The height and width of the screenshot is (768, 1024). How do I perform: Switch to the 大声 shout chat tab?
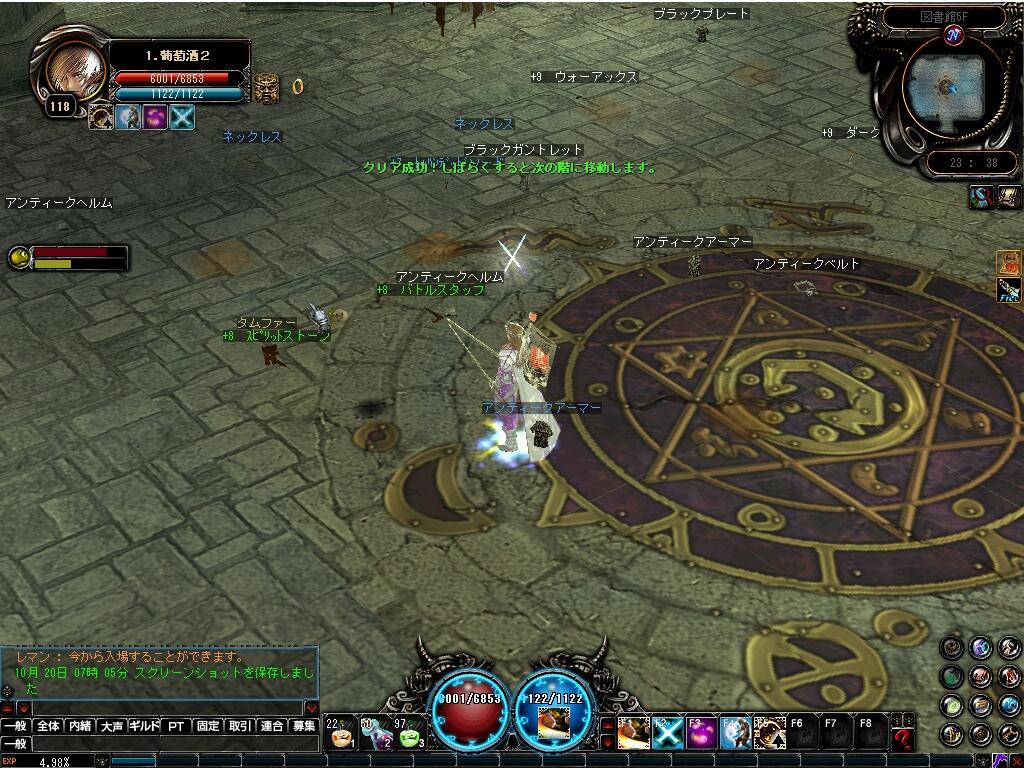112,726
